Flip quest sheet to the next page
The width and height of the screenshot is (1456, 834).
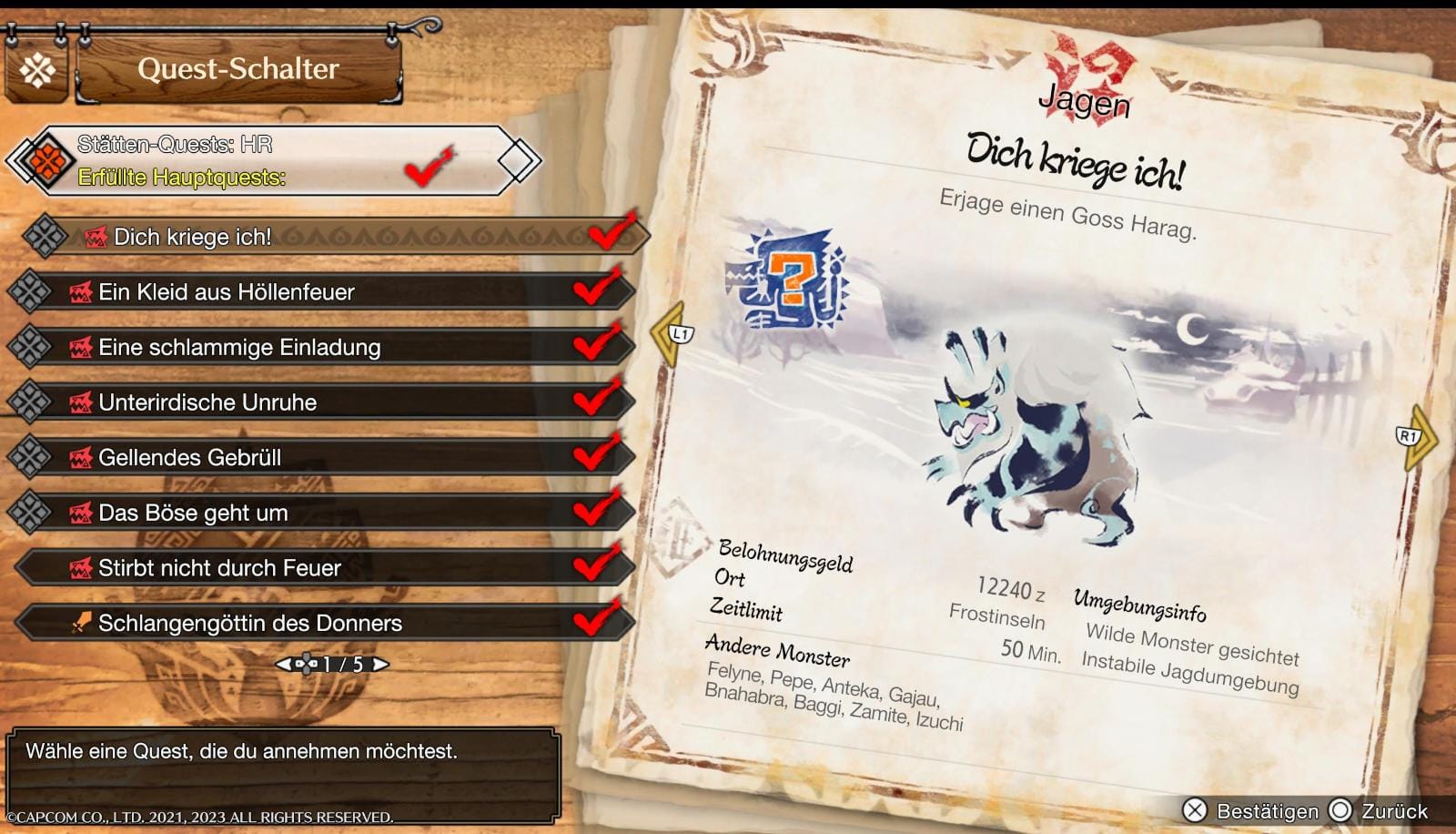tap(1416, 437)
